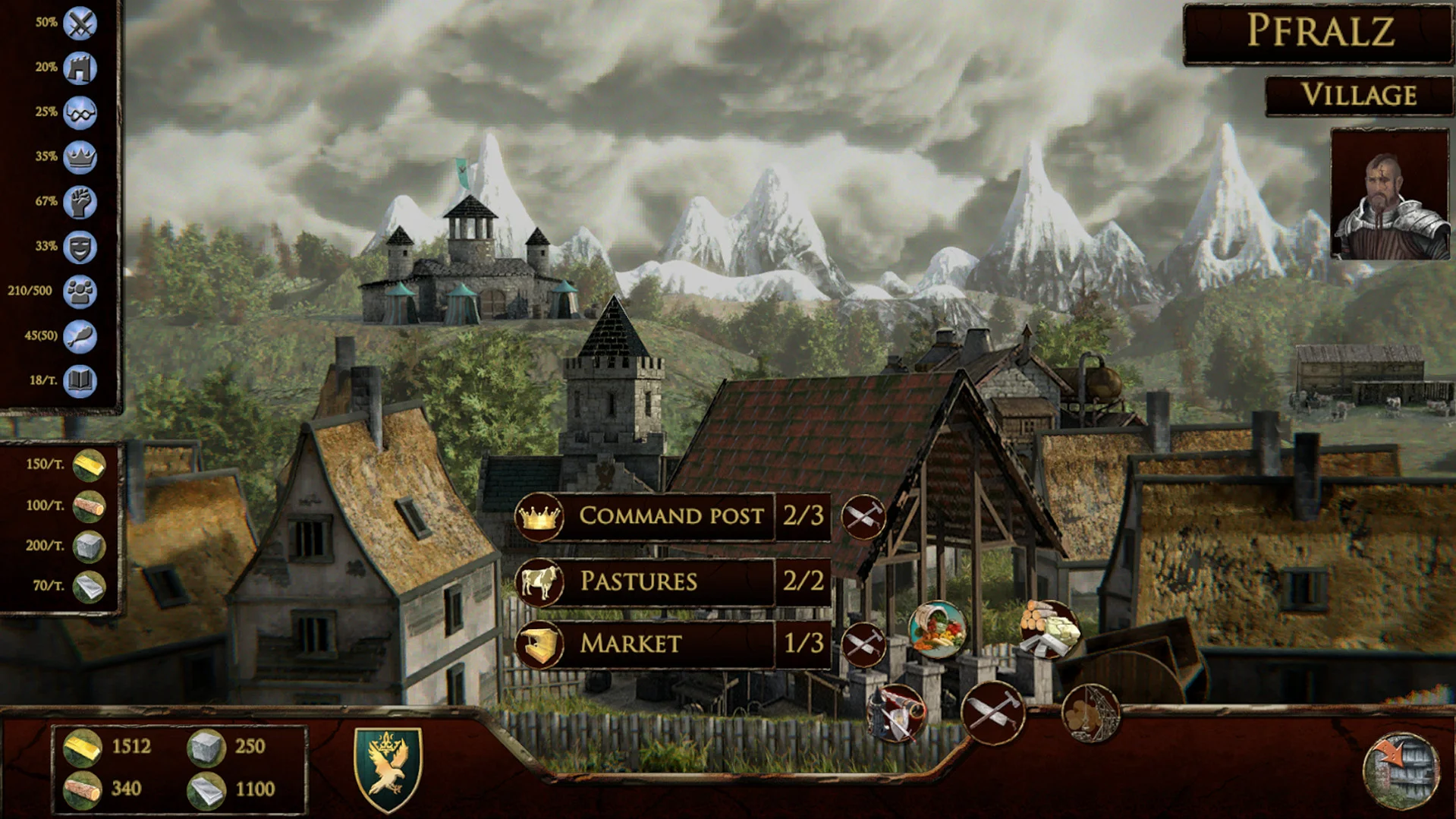Open the rebellion fist icon showing 67%
The height and width of the screenshot is (819, 1456).
[79, 201]
